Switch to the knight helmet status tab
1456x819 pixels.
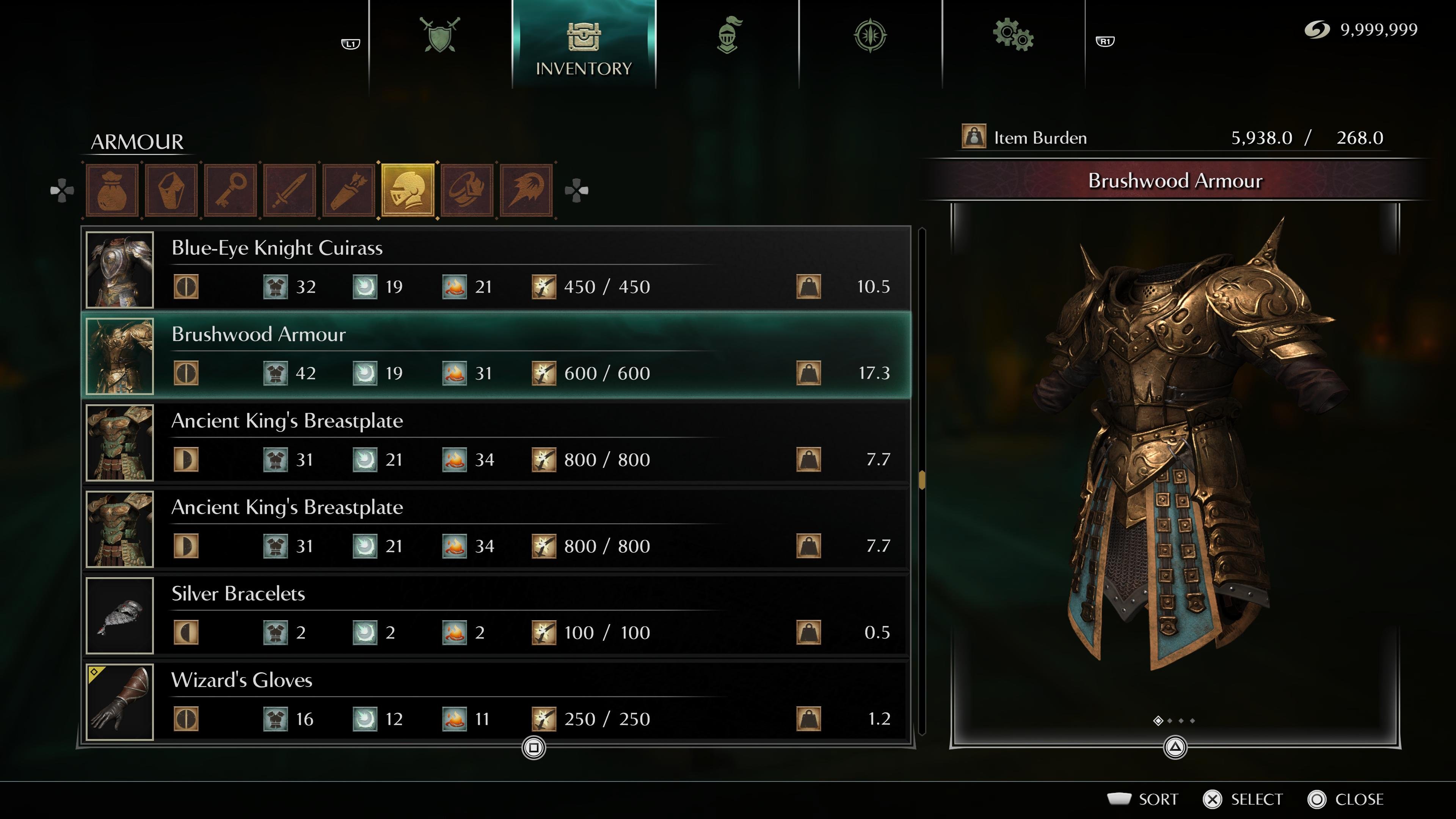point(728,36)
